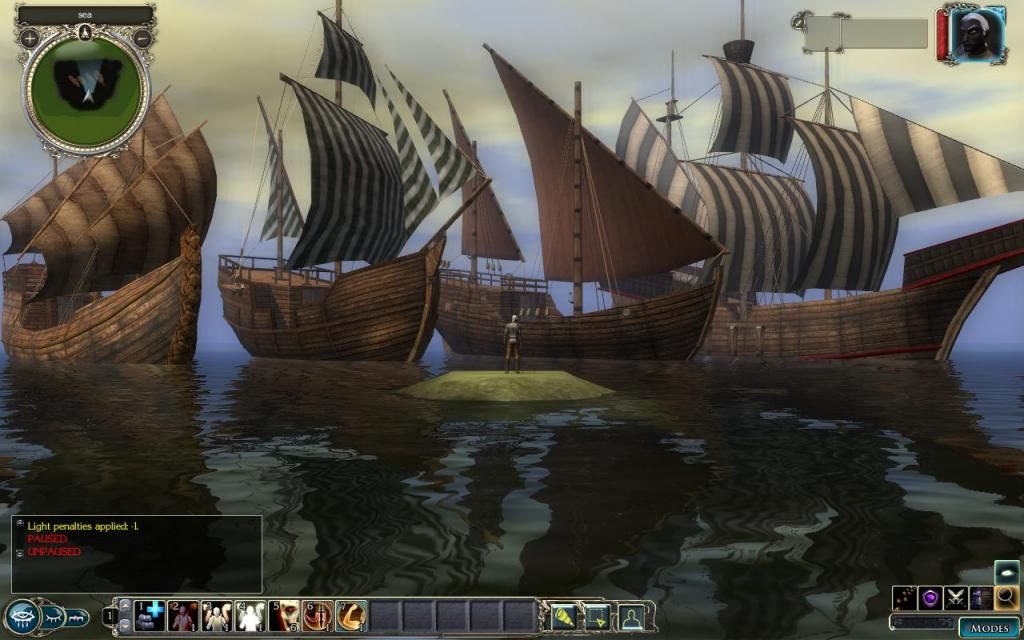
Task: Activate hotbar slot 4 glowing white figure
Action: point(250,615)
